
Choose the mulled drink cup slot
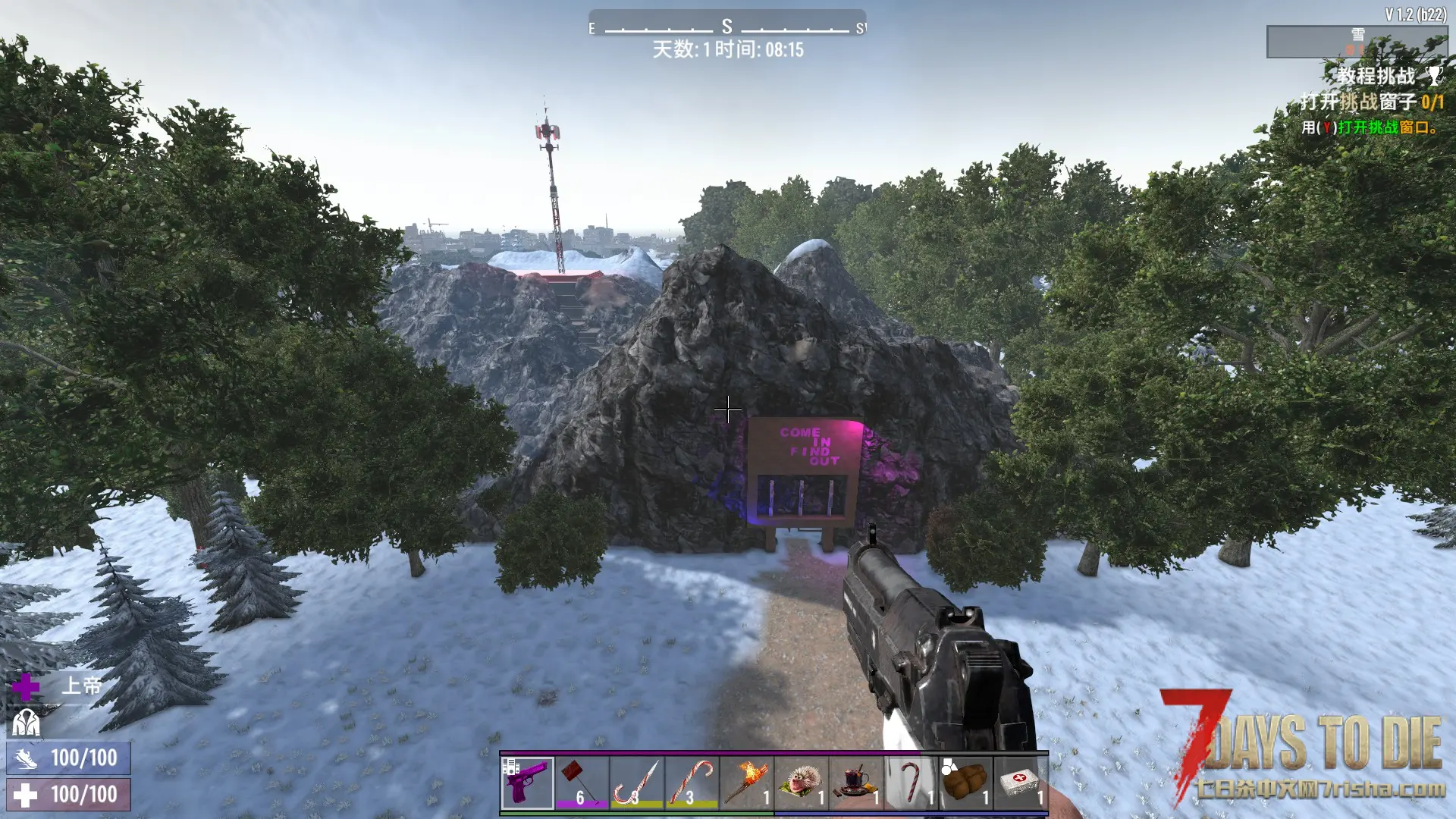click(x=855, y=783)
